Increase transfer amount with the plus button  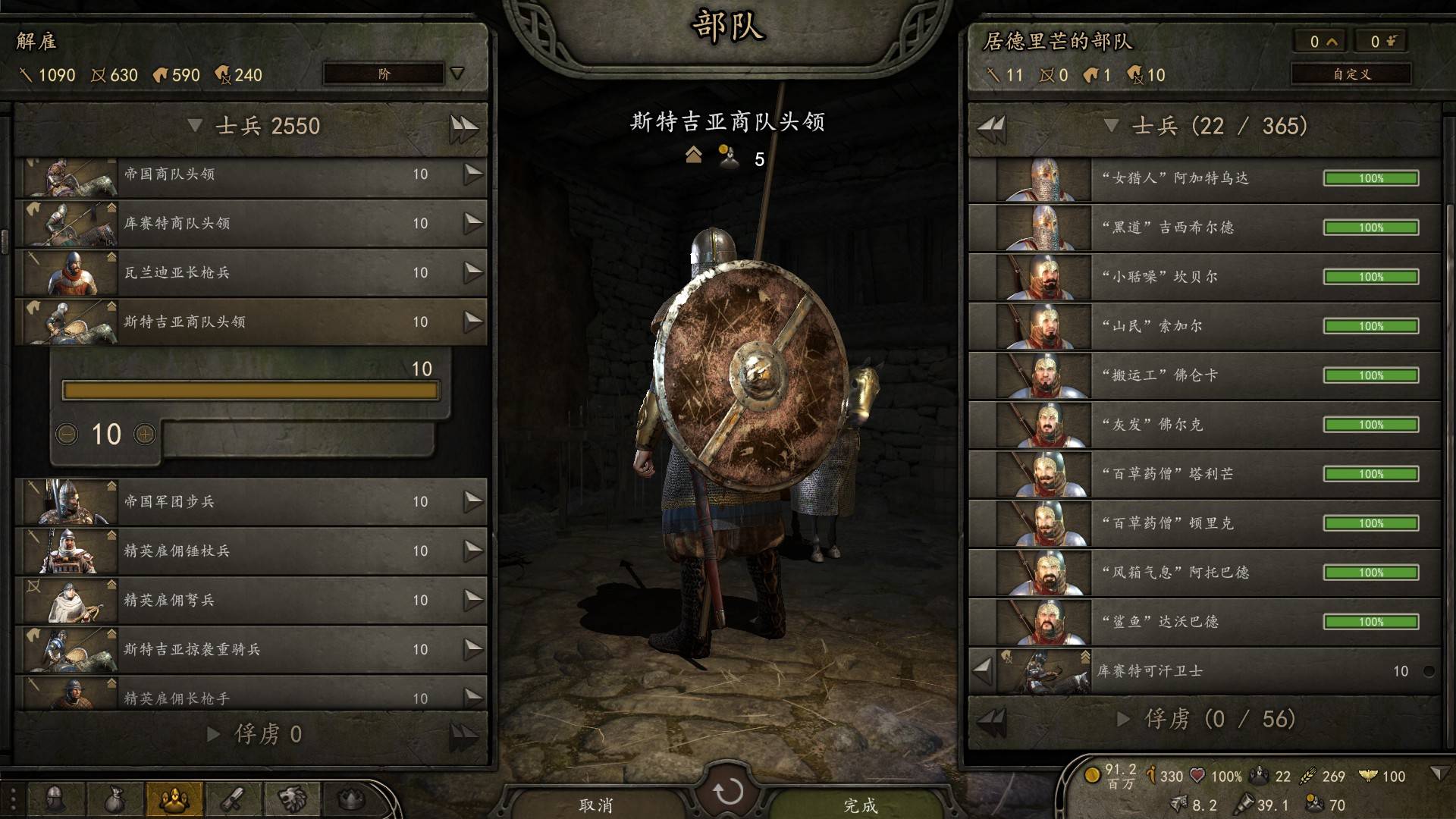pos(145,434)
